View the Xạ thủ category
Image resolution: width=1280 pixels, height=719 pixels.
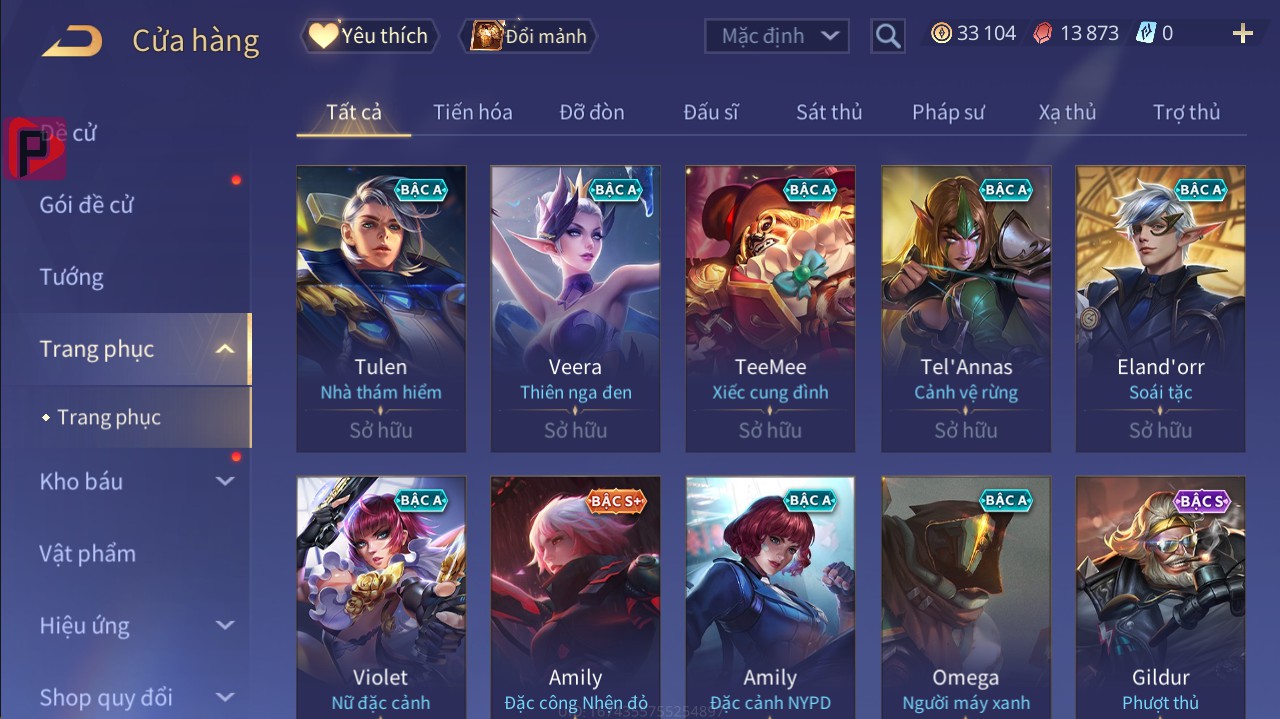tap(1067, 112)
